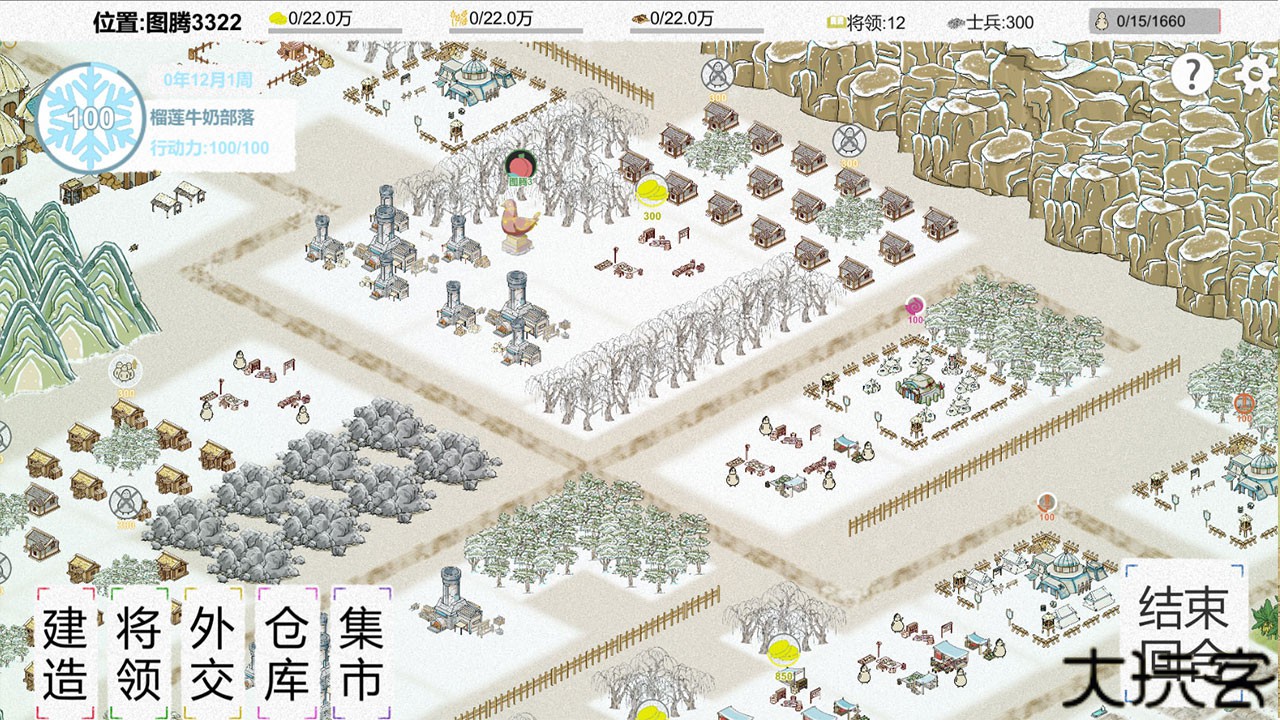Click the orange resource marker showing 100
Screen dimensions: 1280x720
point(1047,500)
